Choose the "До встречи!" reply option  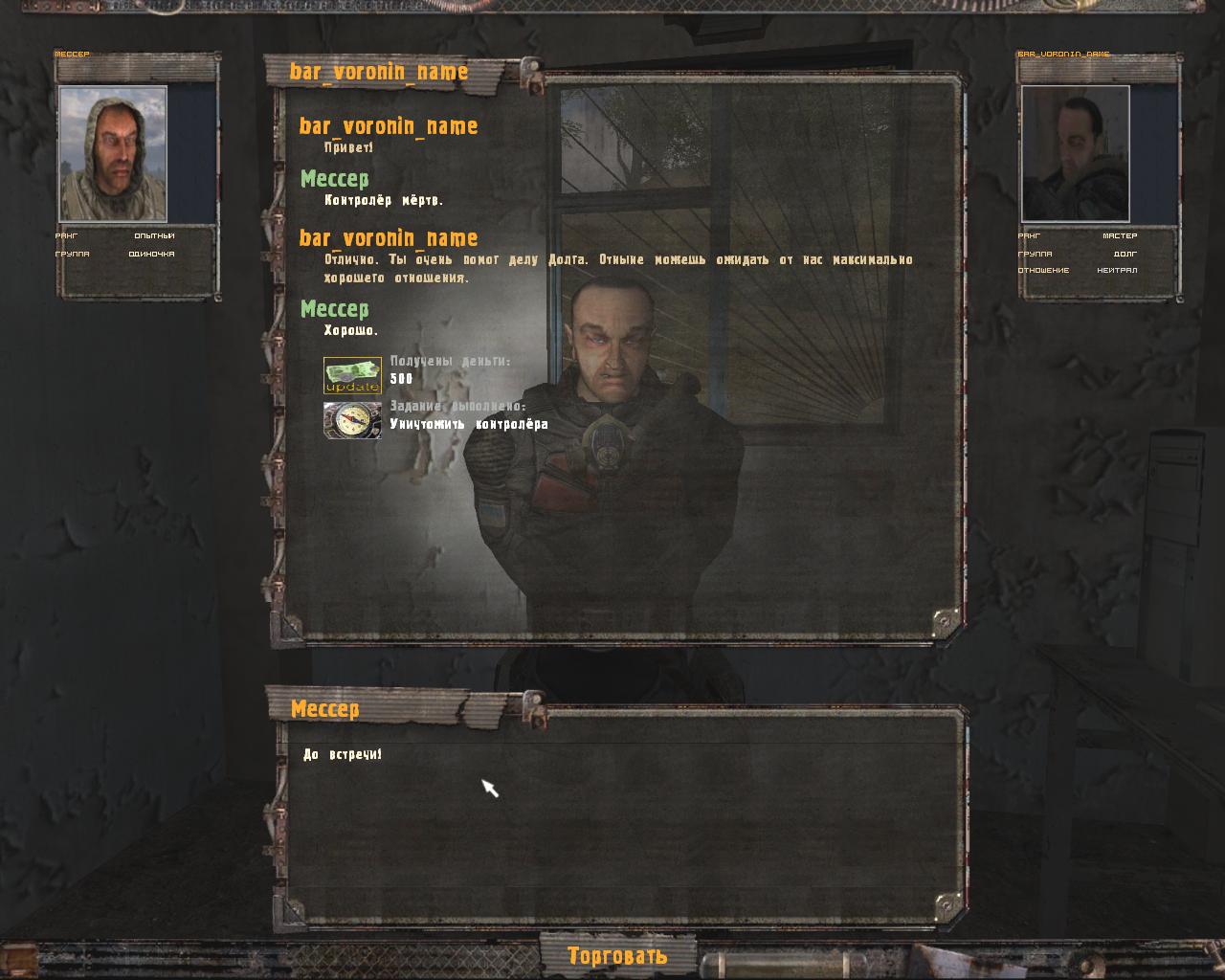[x=343, y=755]
